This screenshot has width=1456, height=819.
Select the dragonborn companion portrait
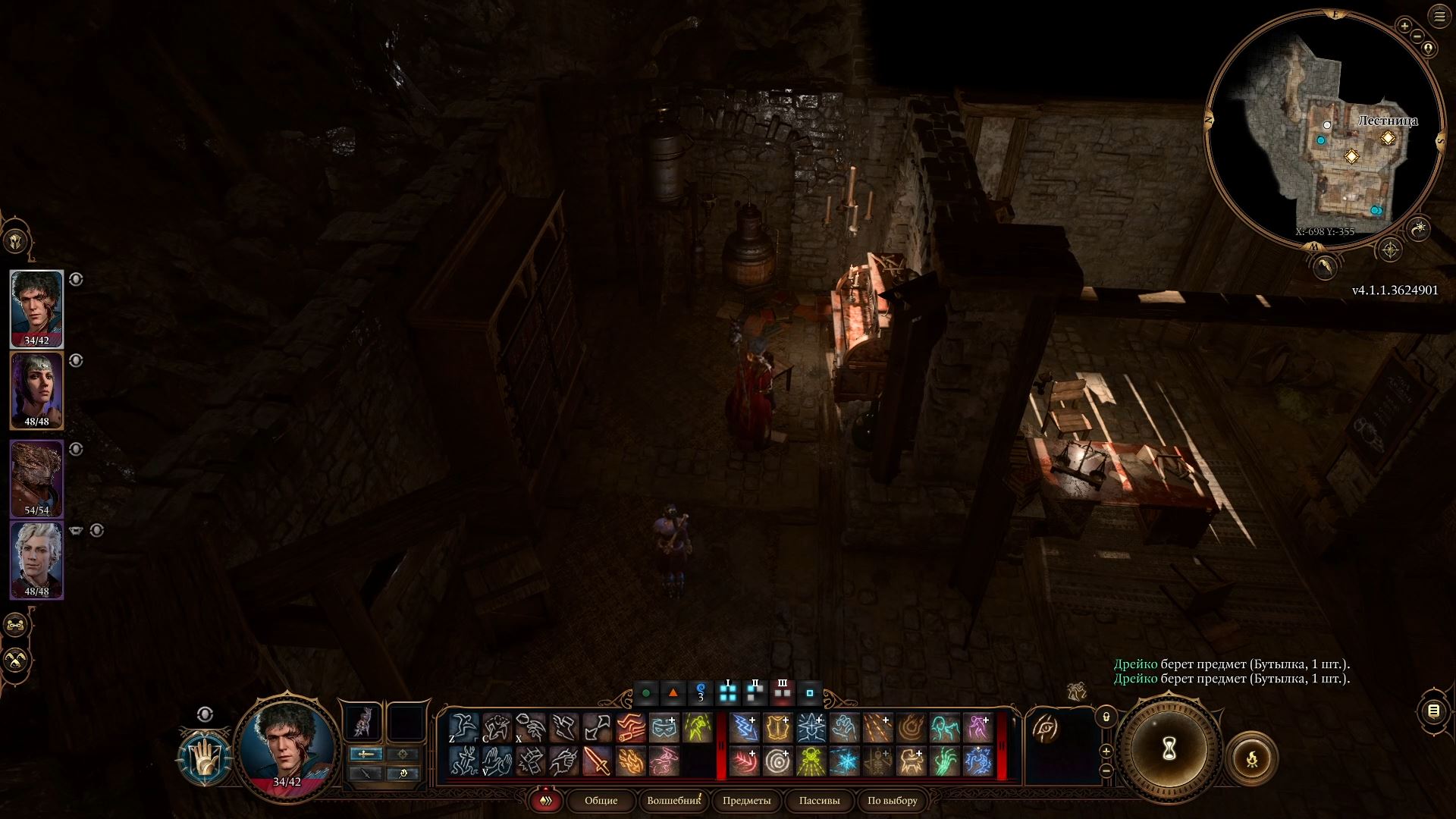point(36,478)
